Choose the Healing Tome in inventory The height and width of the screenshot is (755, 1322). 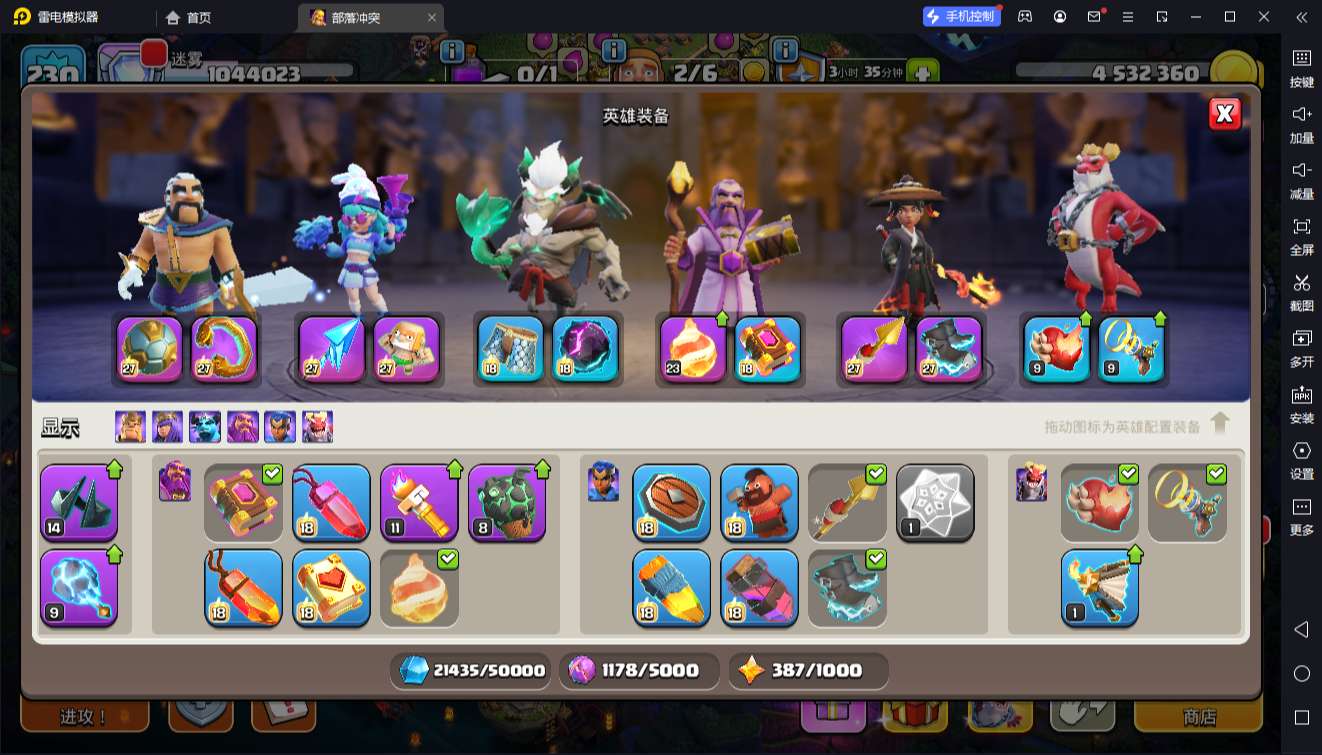tap(331, 588)
